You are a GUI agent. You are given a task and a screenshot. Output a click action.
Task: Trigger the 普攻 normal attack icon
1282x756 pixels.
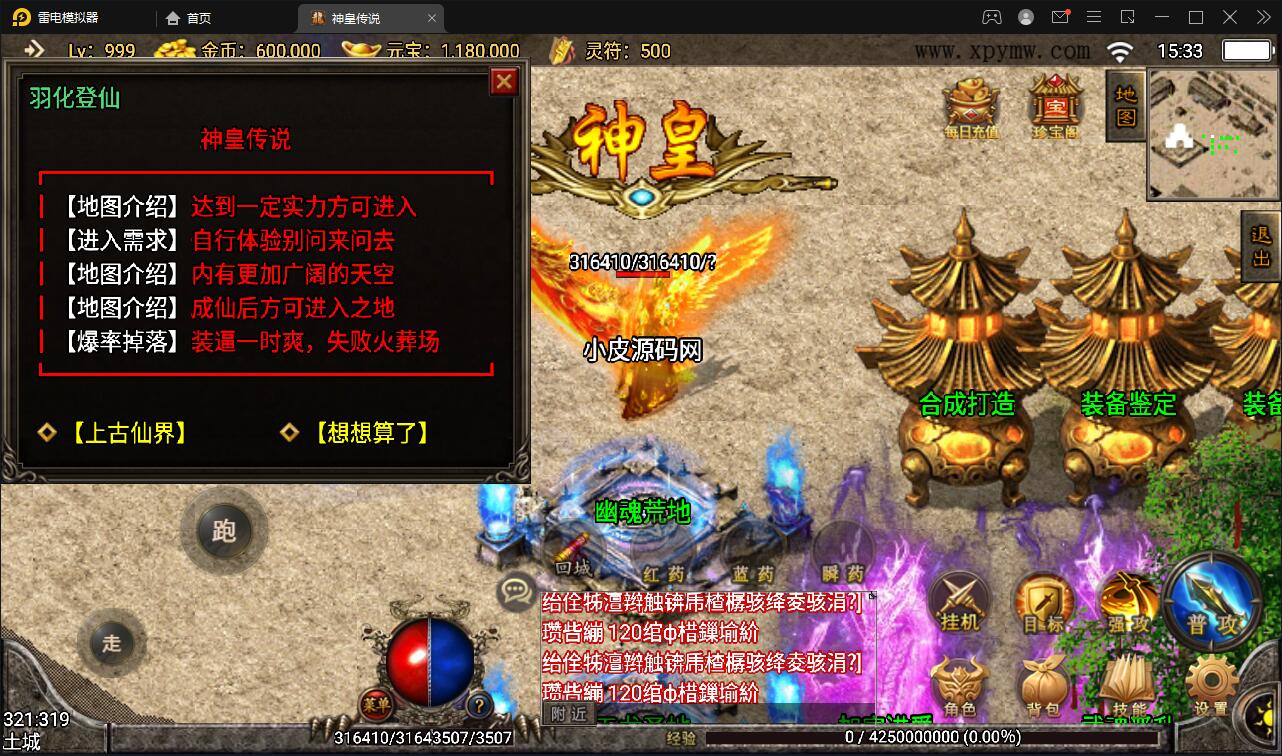point(1212,600)
